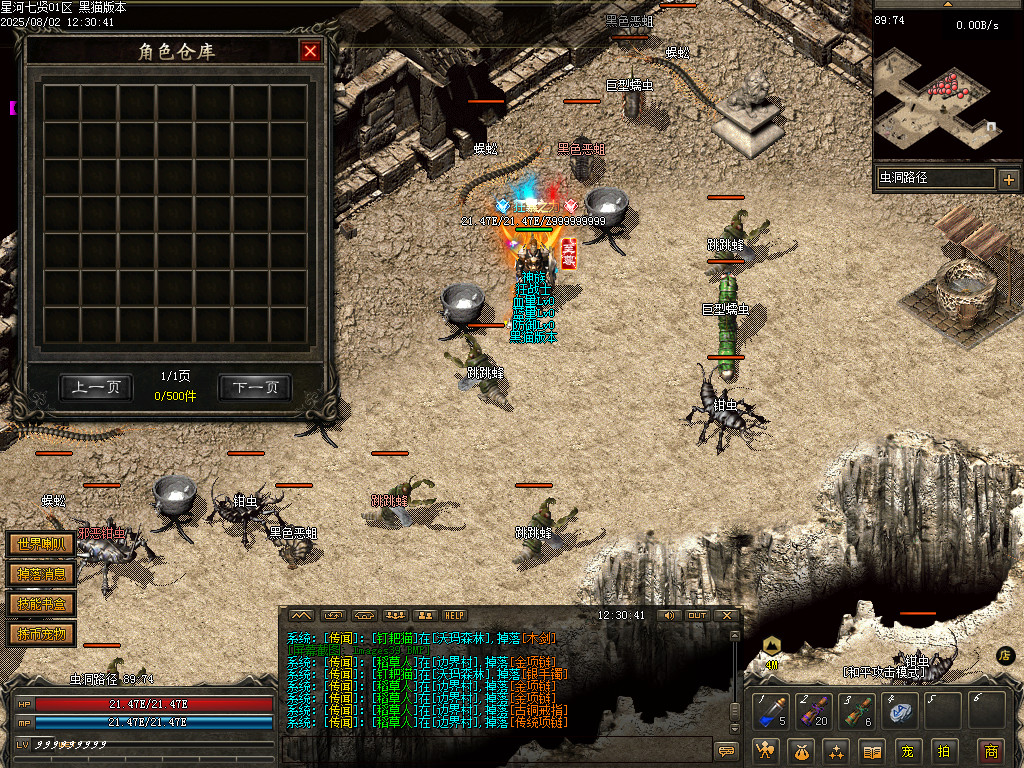The image size is (1024, 768).
Task: Go to next page with 下一页
Action: pos(255,387)
